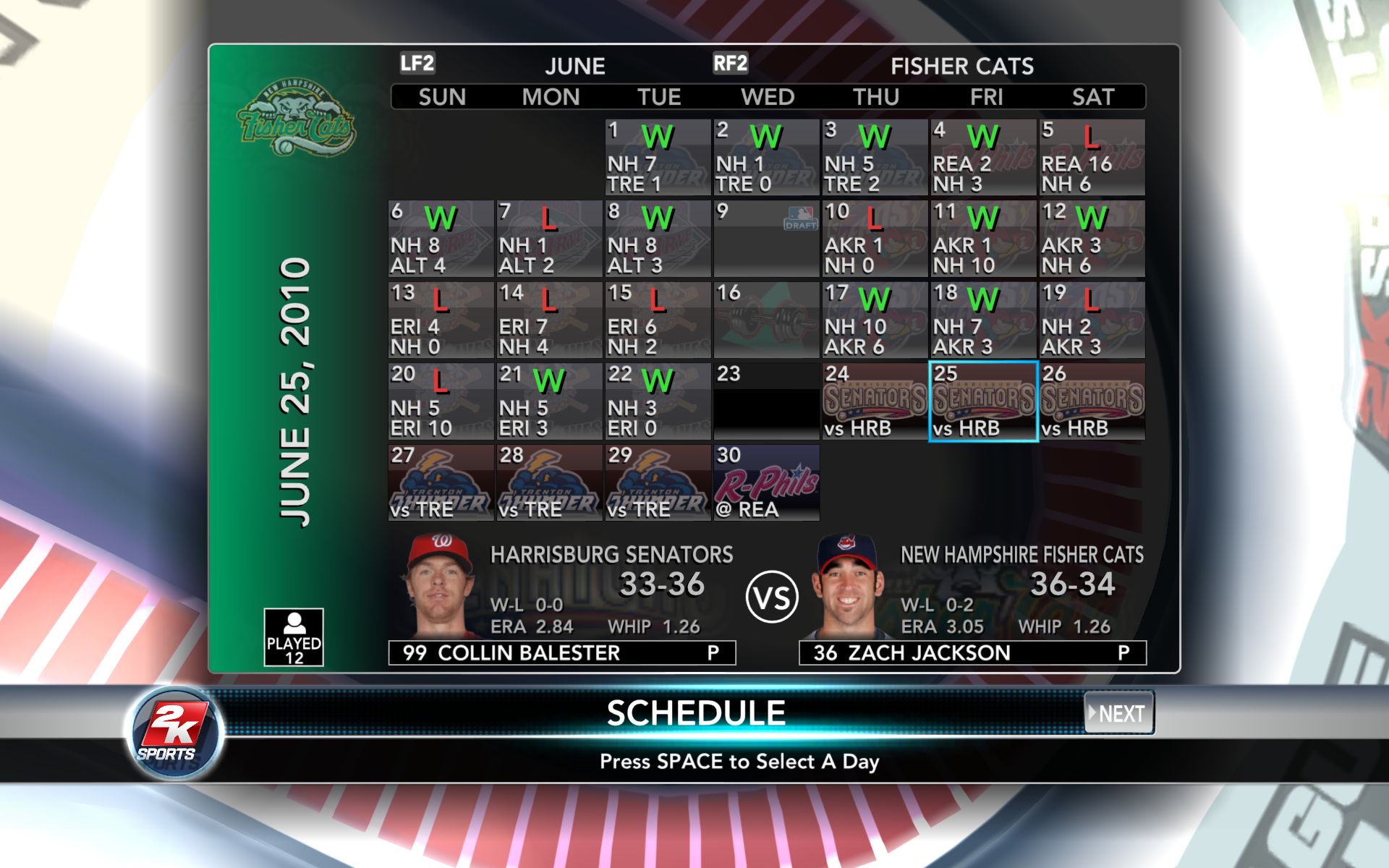Screen dimensions: 1389x868
Task: Select June 20 loss to ERI 10-5
Action: (x=441, y=402)
